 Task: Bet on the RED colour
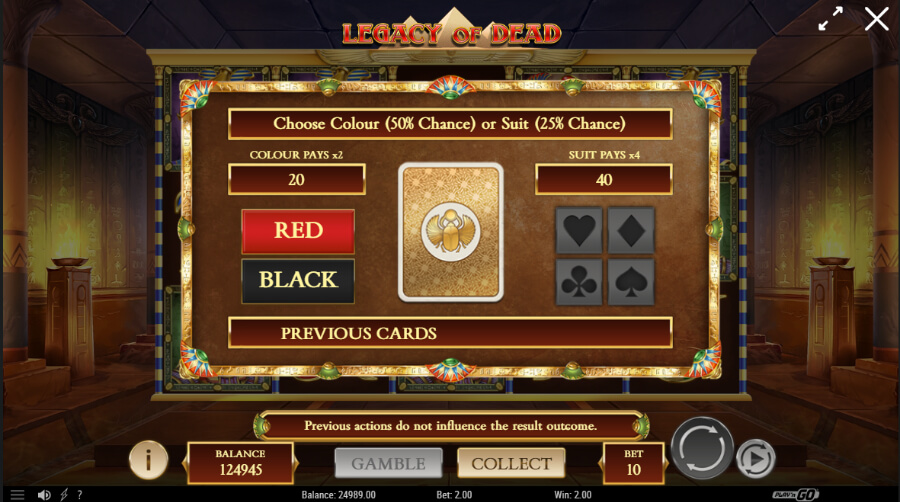[298, 231]
